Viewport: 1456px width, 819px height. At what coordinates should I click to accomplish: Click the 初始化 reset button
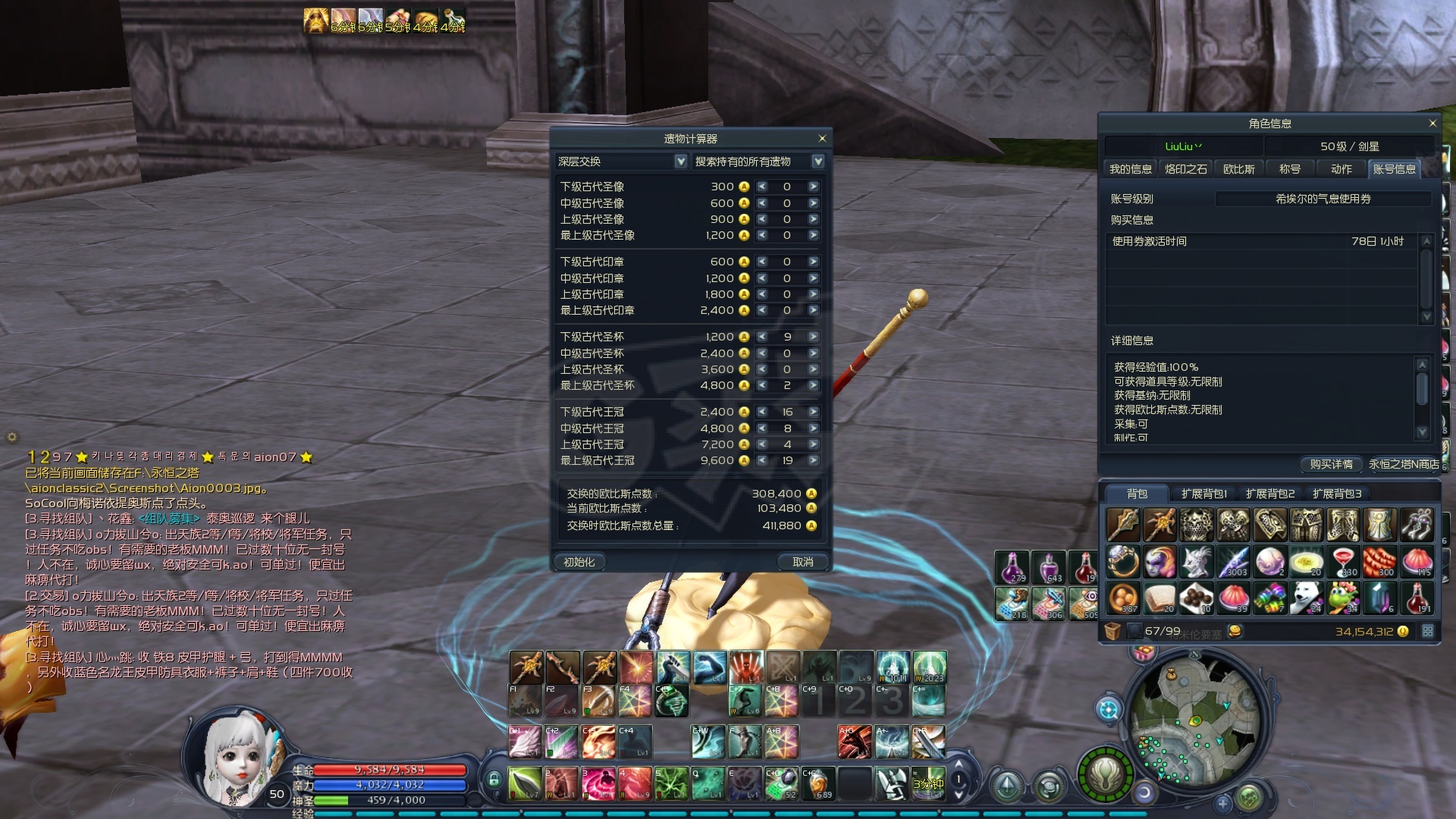coord(579,562)
